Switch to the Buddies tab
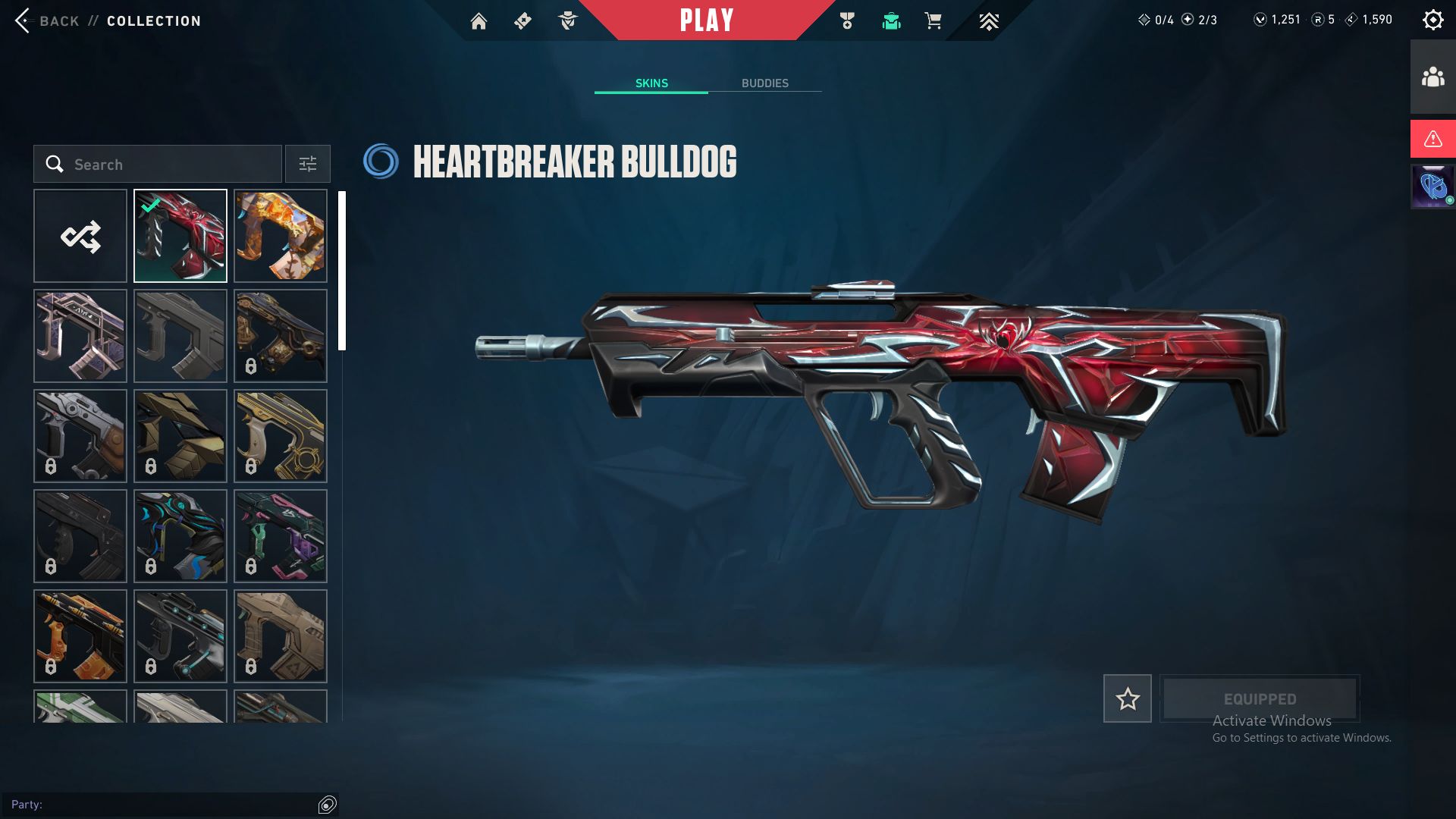This screenshot has height=819, width=1456. coord(764,83)
